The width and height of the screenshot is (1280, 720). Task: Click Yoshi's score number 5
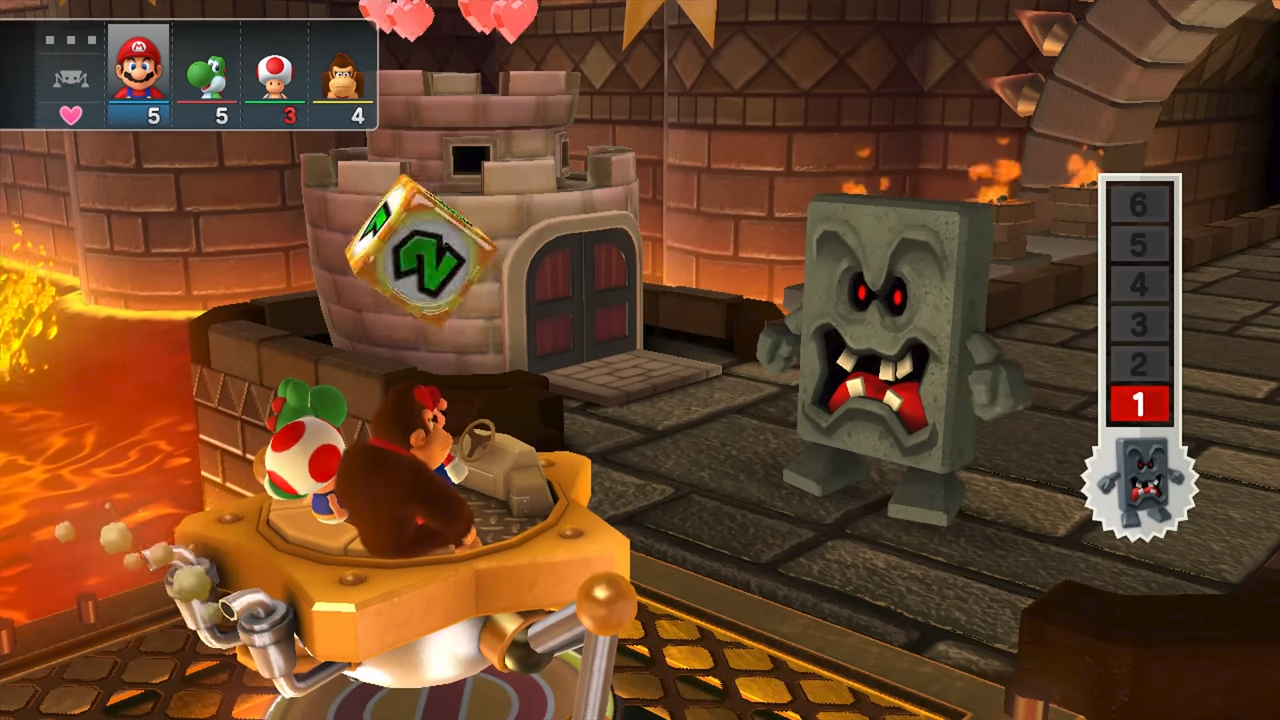[221, 116]
